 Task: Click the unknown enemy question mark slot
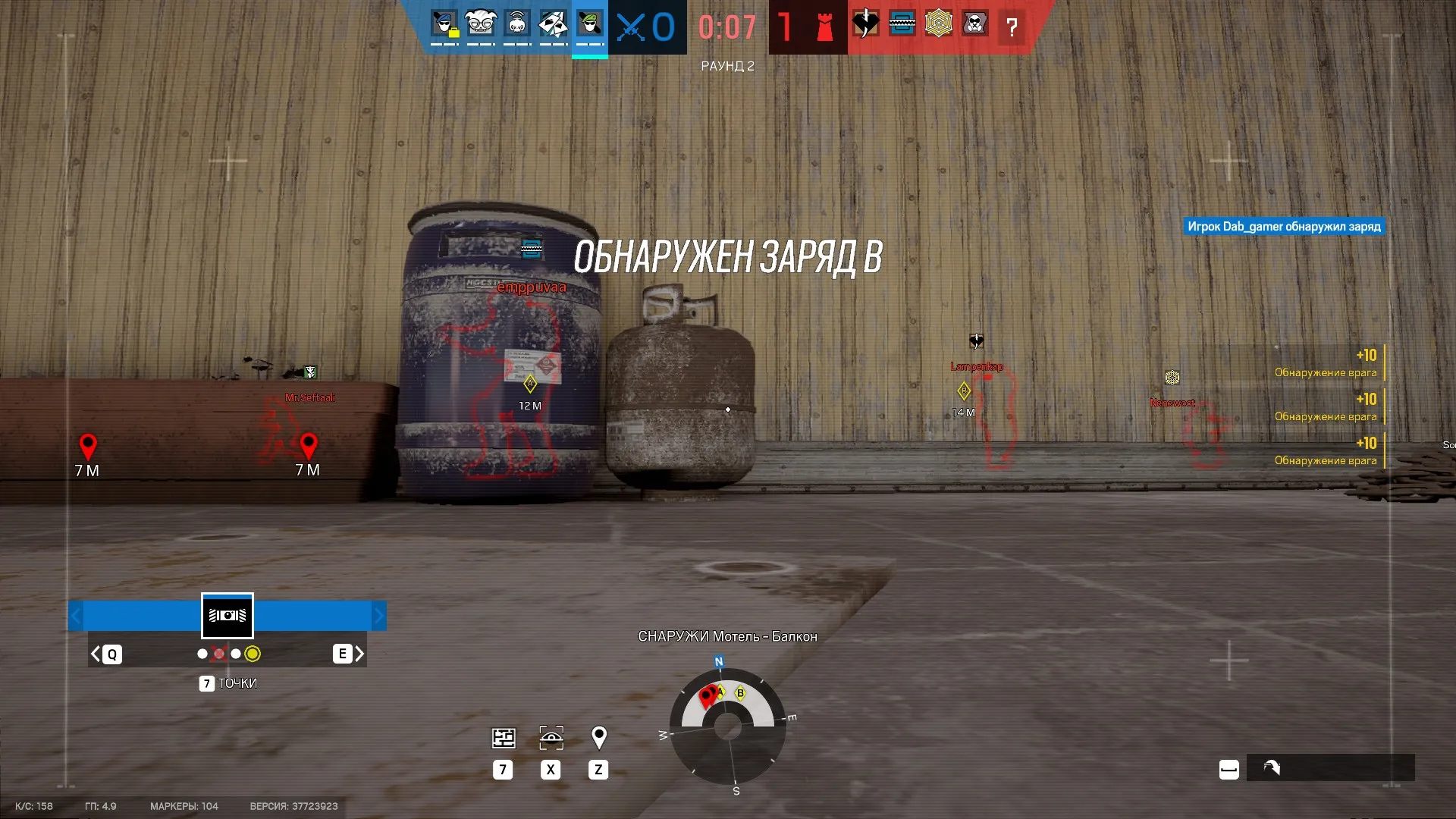(x=1011, y=27)
